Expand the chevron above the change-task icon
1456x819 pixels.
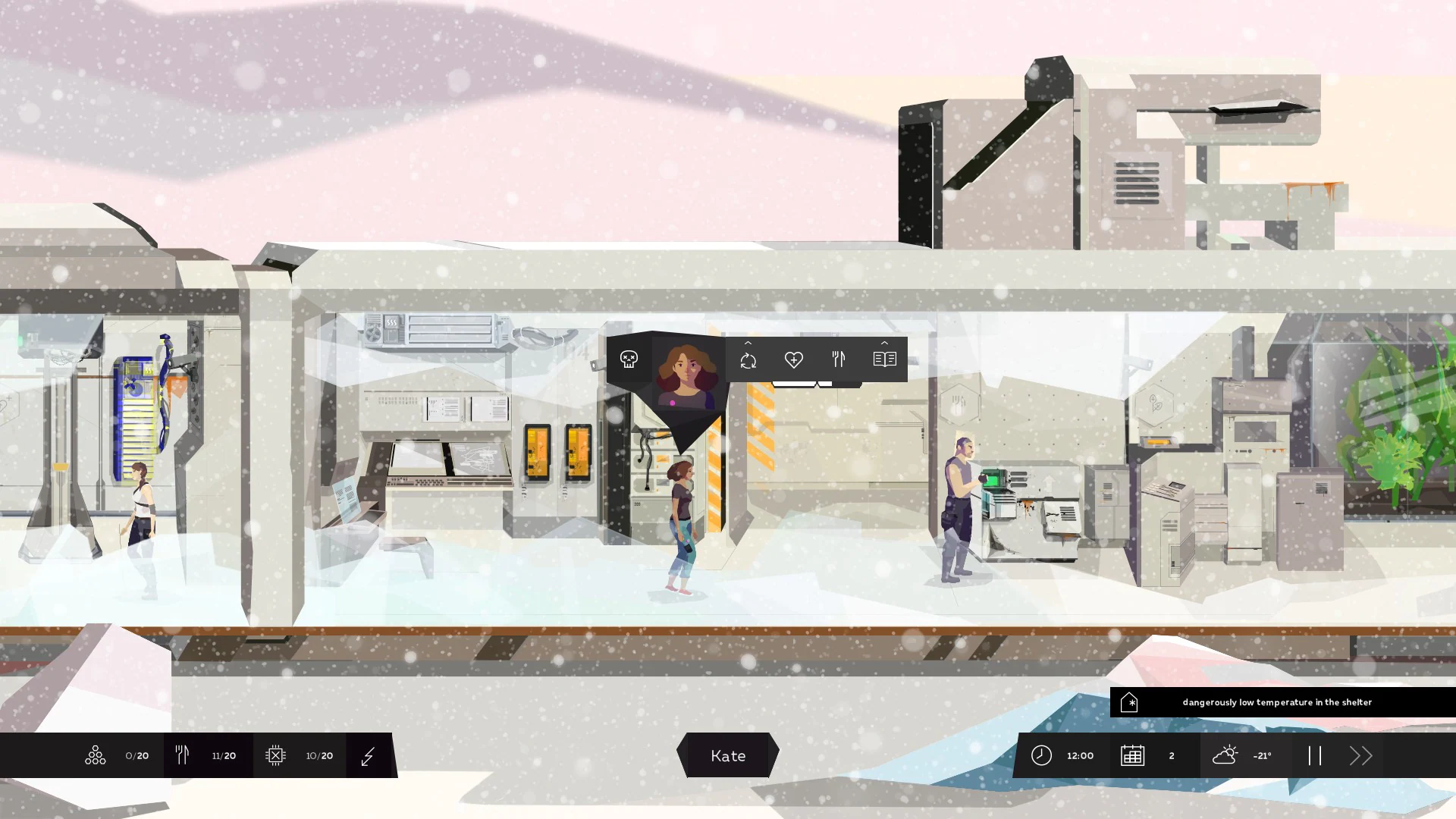point(748,343)
